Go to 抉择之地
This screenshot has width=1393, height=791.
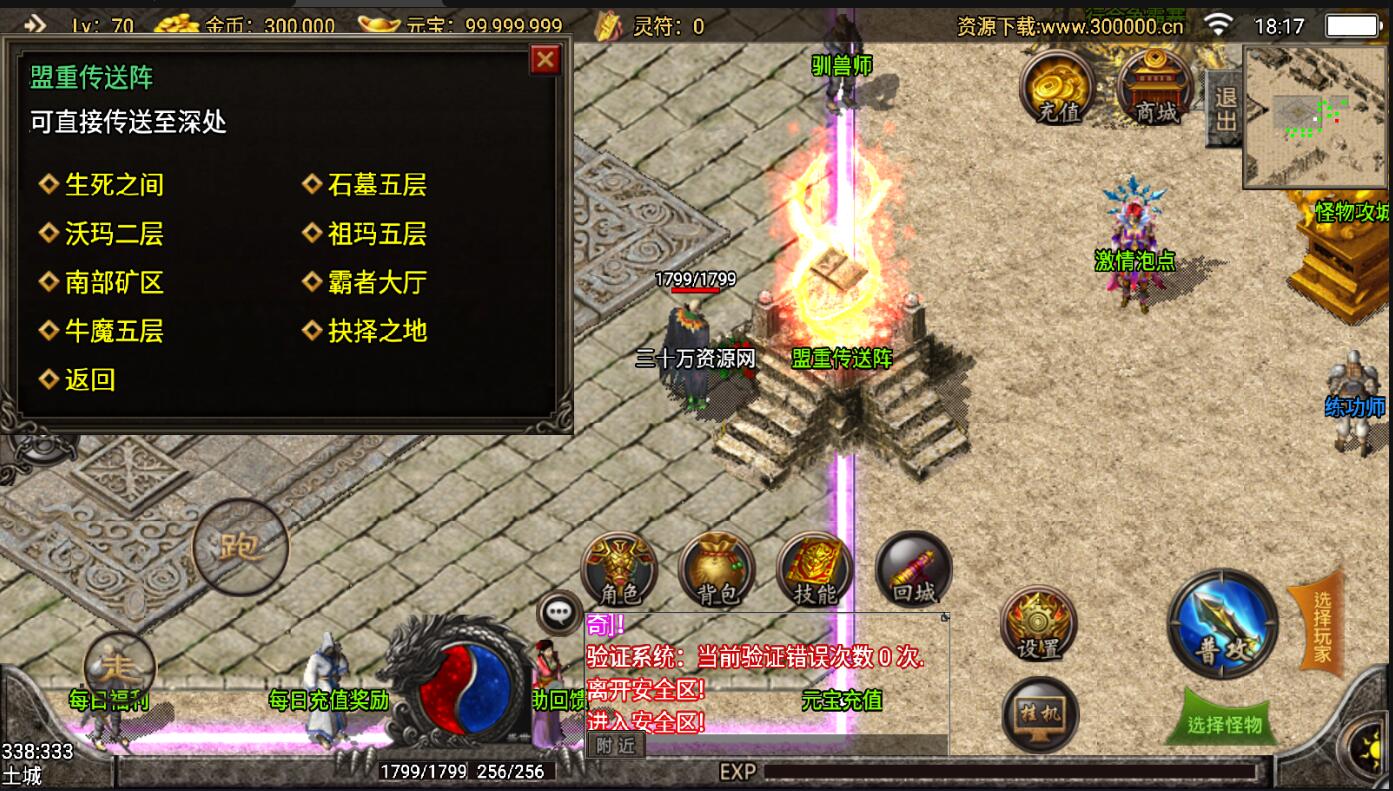click(377, 331)
